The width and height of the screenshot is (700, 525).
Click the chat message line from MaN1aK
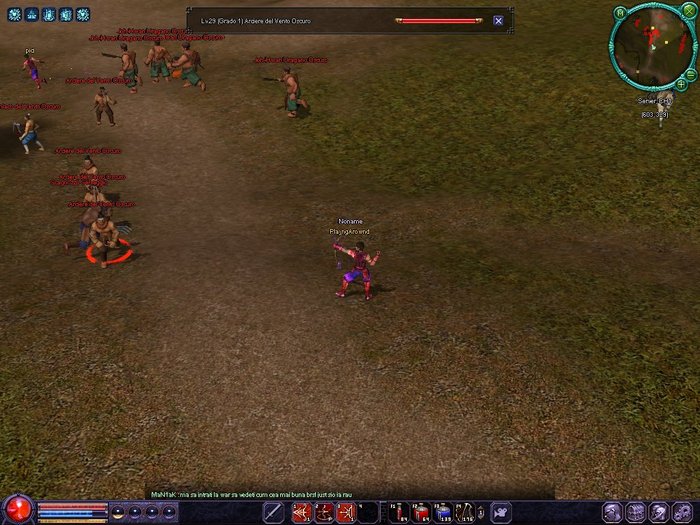coord(250,494)
